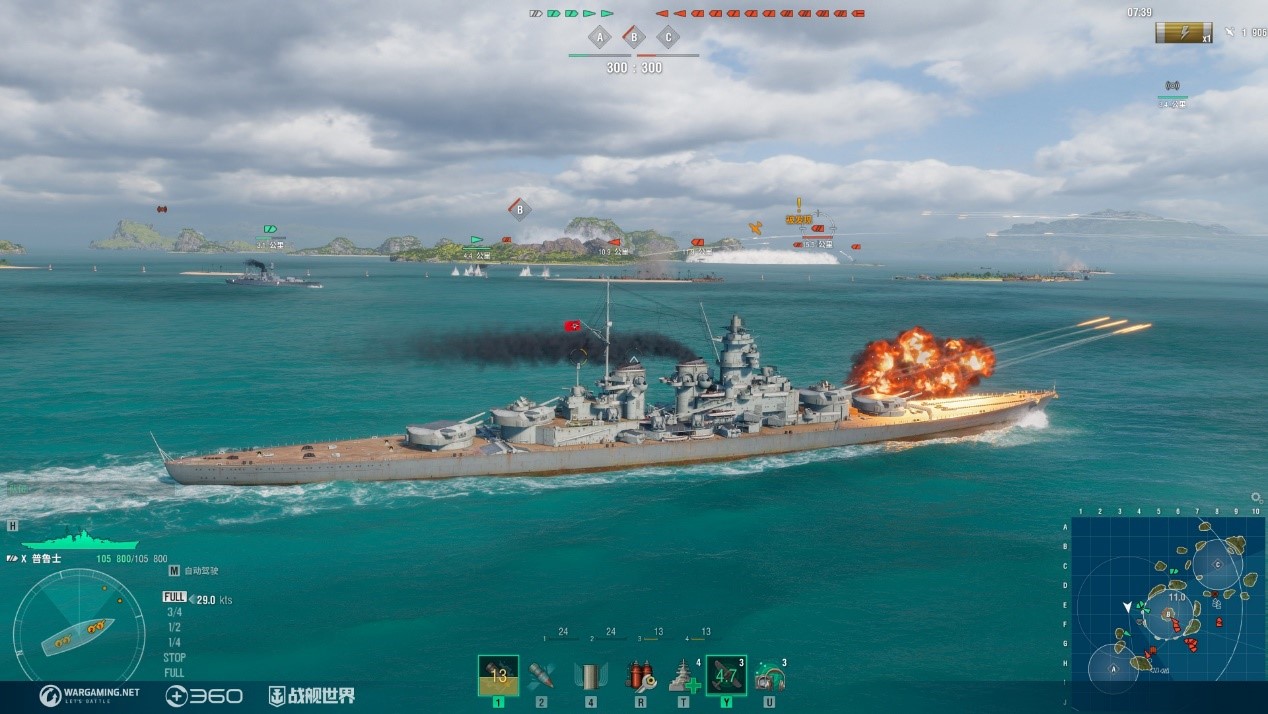Click the green Prussia ship silhouette
1268x714 pixels.
click(80, 539)
